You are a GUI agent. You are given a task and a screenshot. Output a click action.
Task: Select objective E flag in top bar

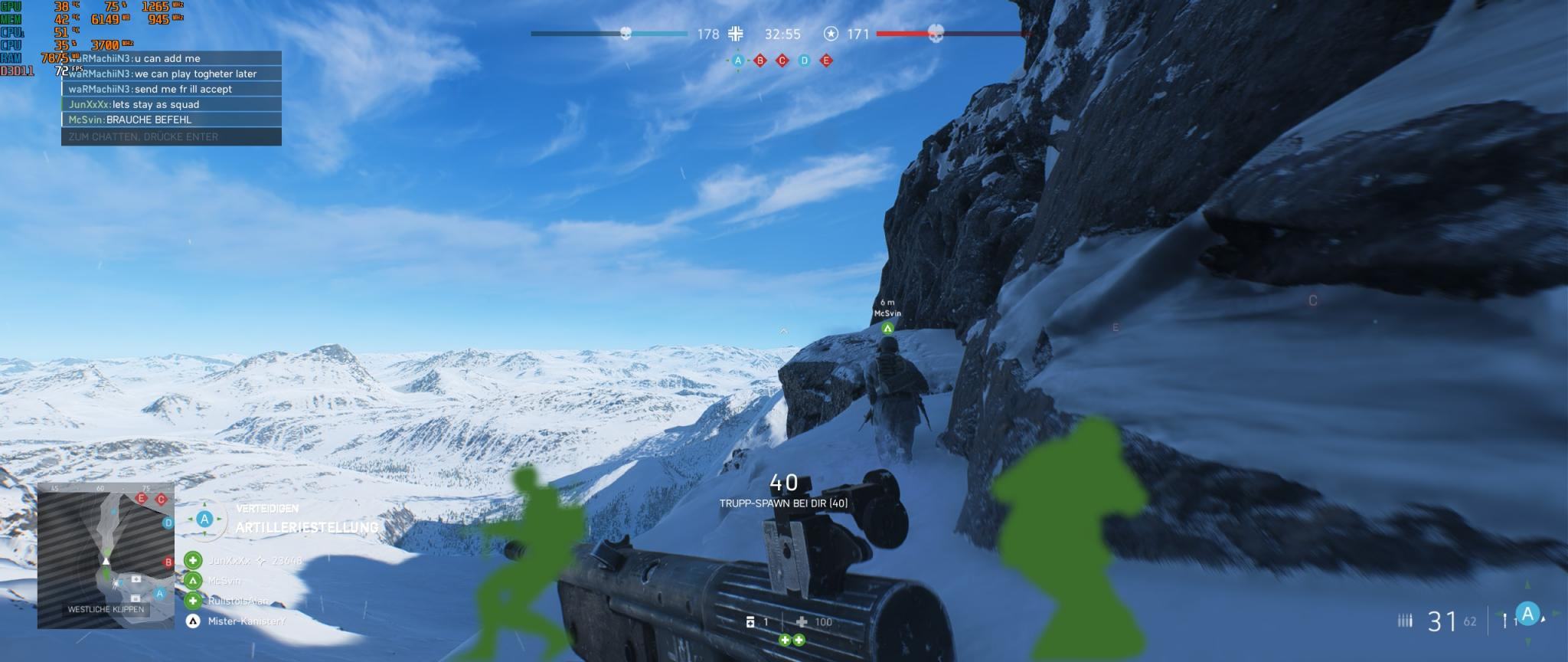[x=826, y=61]
